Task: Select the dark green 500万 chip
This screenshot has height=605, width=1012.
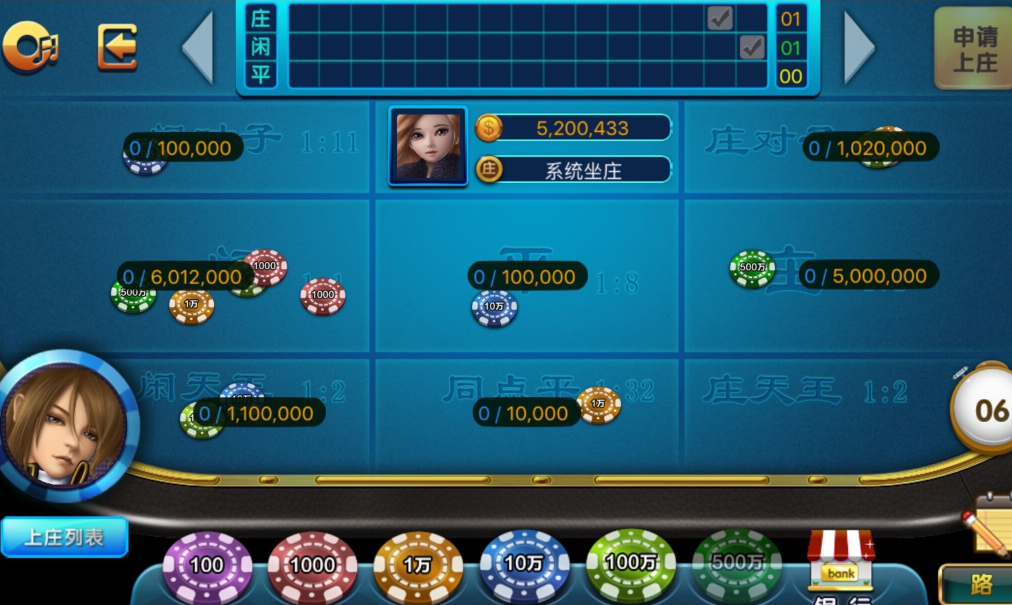Action: (737, 564)
